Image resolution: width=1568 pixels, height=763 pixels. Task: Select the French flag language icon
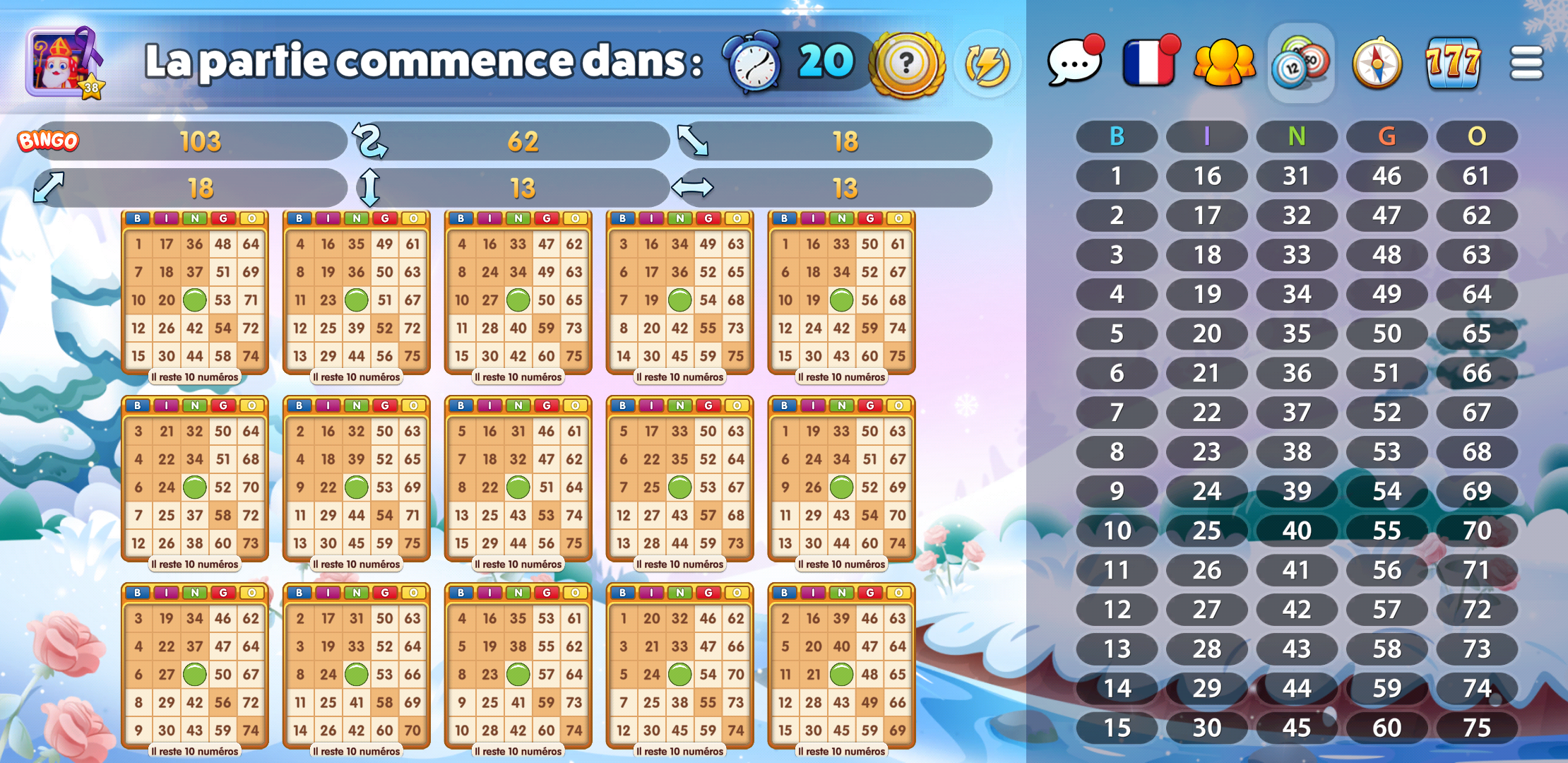coord(1148,64)
